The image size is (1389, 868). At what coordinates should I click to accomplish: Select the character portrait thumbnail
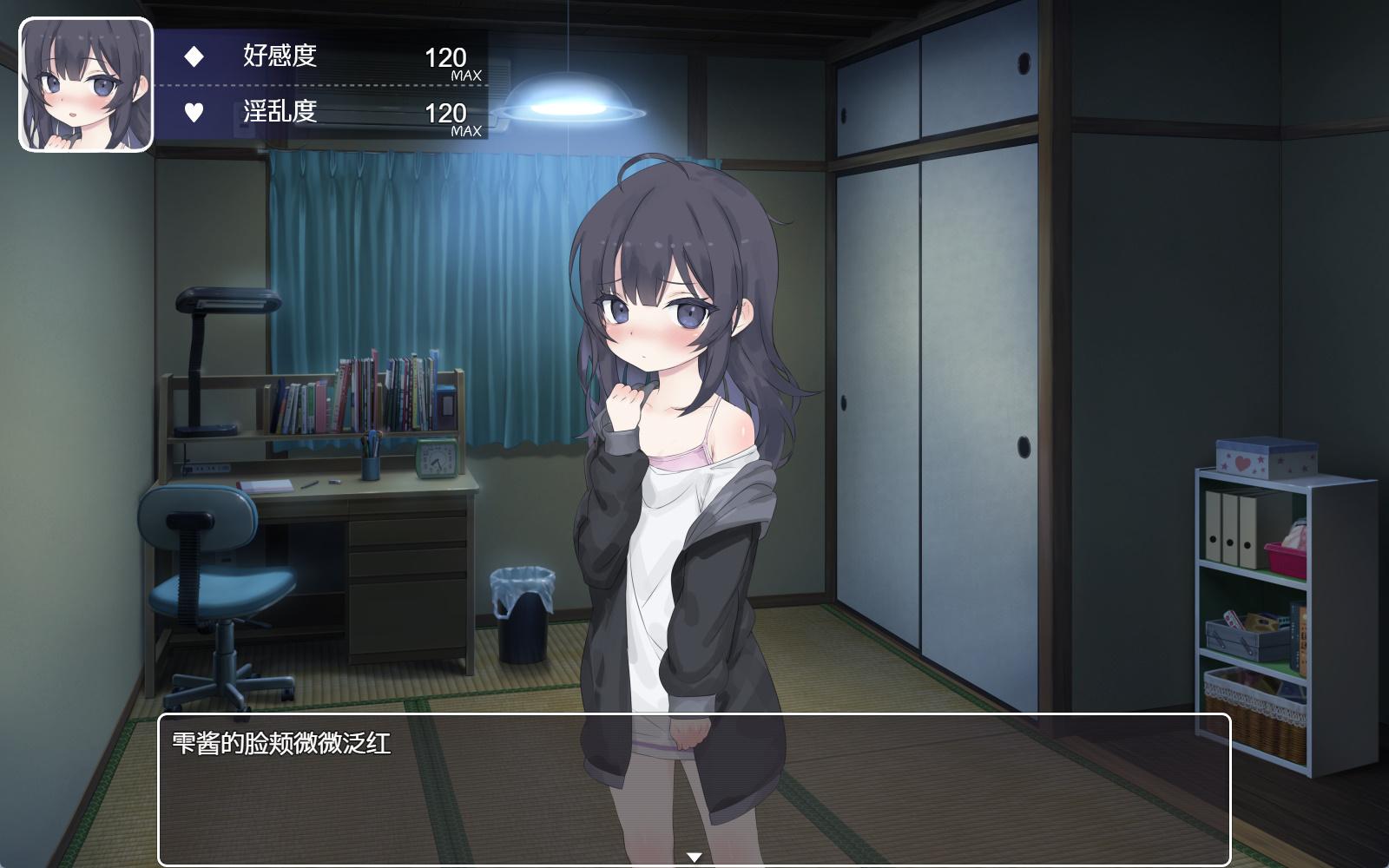click(x=86, y=85)
